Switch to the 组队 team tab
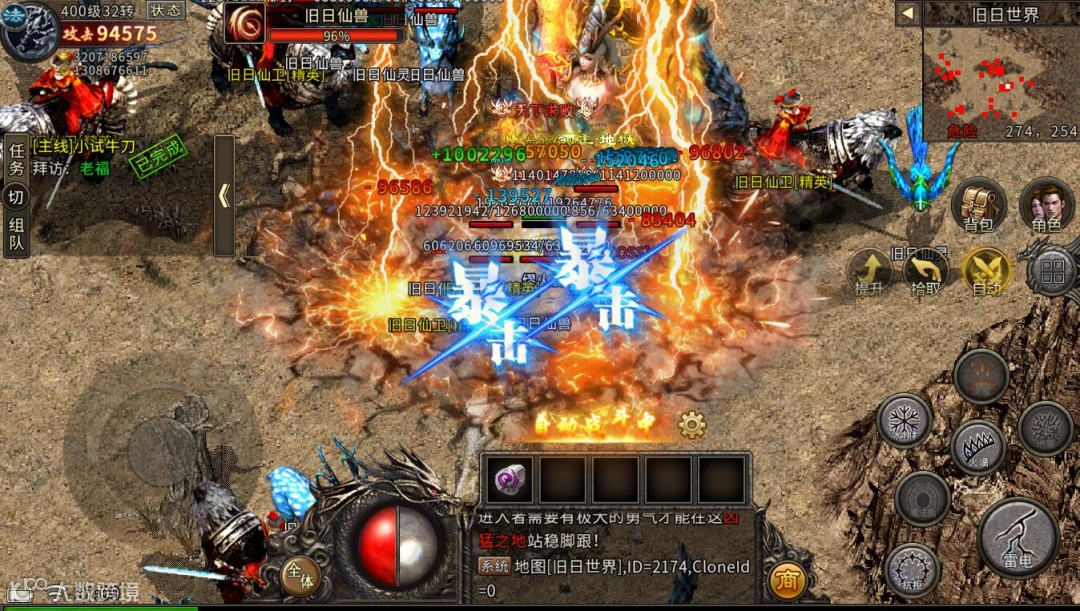Image resolution: width=1080 pixels, height=611 pixels. point(16,233)
